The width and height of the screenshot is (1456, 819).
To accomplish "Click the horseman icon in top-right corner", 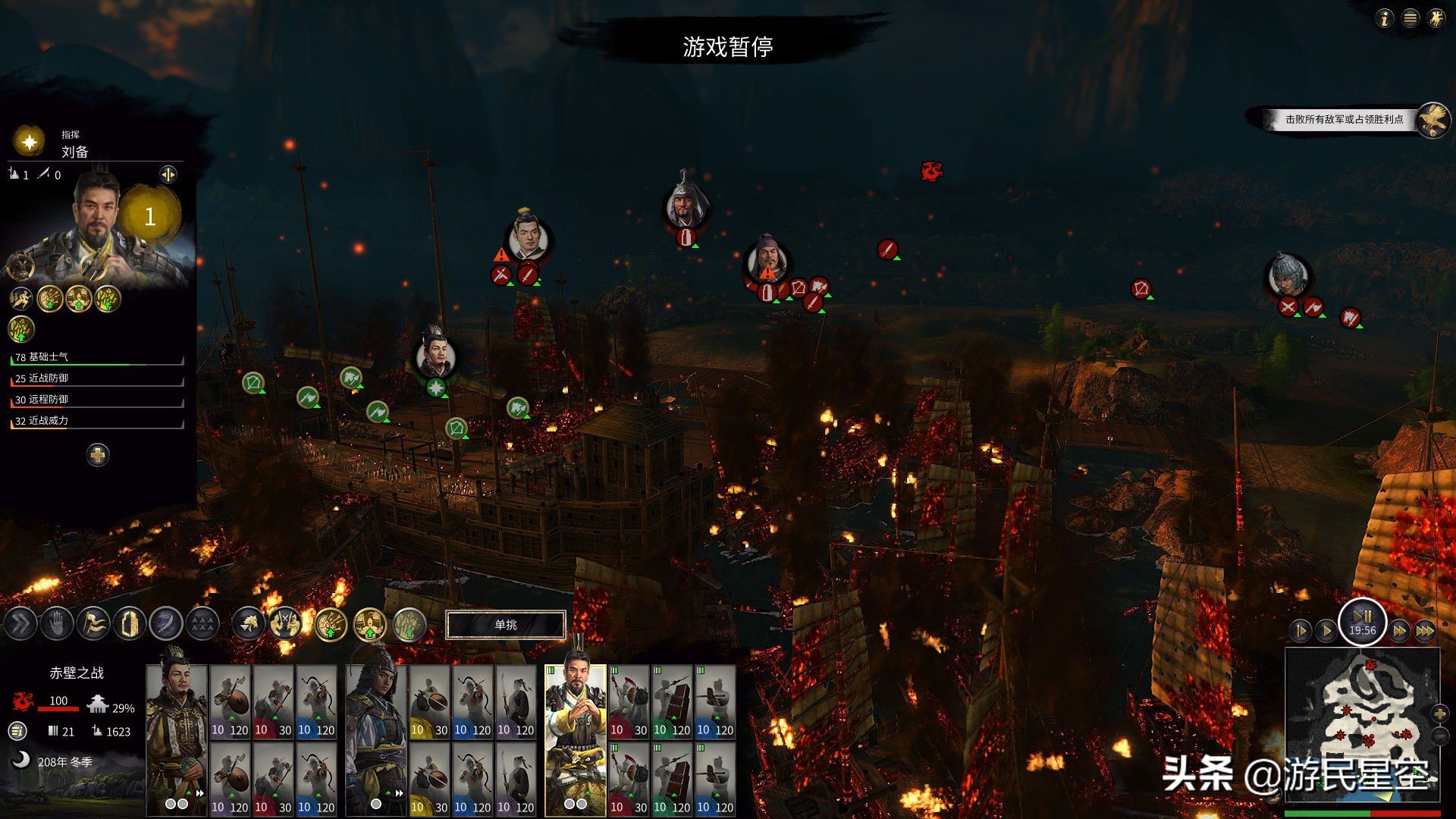I will [1436, 18].
